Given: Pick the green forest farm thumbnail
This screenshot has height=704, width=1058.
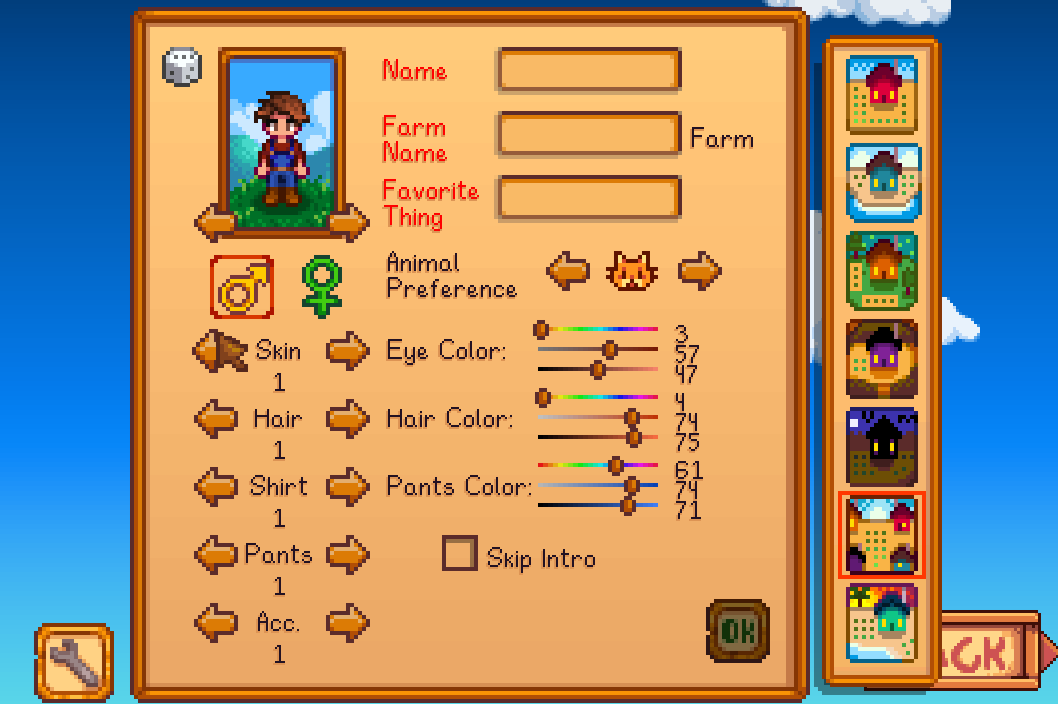Looking at the screenshot, I should (882, 269).
